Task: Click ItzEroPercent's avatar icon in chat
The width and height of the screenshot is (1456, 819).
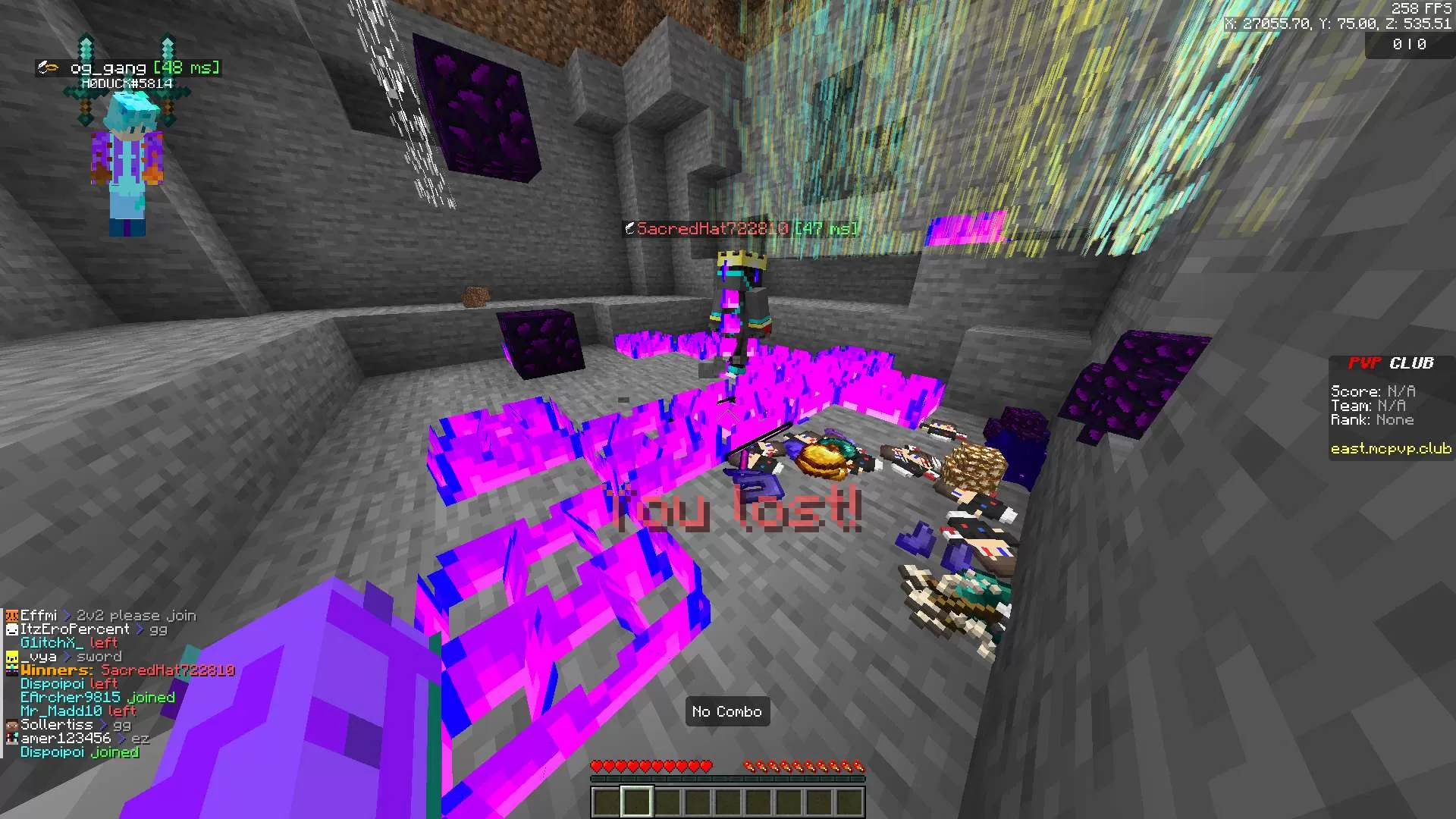Action: pos(11,629)
